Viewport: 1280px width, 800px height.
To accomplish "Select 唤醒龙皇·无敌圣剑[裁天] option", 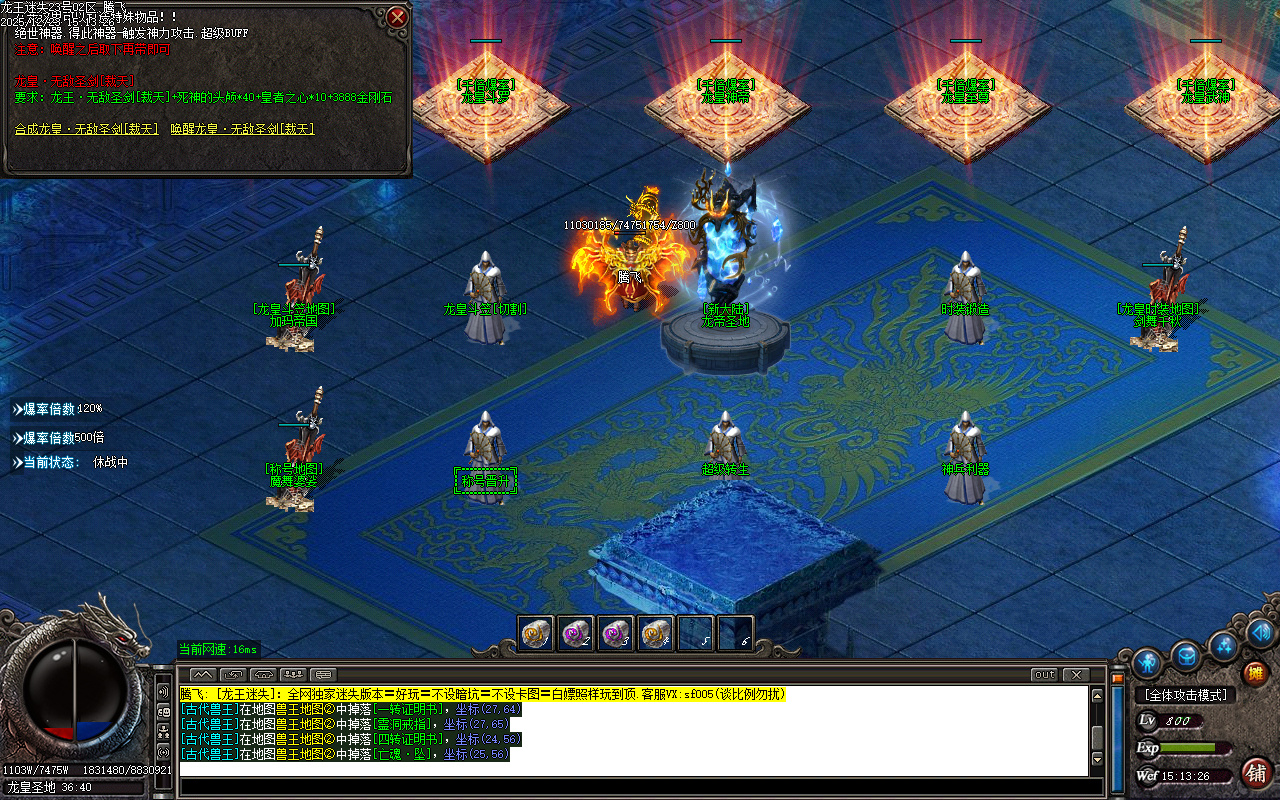I will tap(242, 129).
